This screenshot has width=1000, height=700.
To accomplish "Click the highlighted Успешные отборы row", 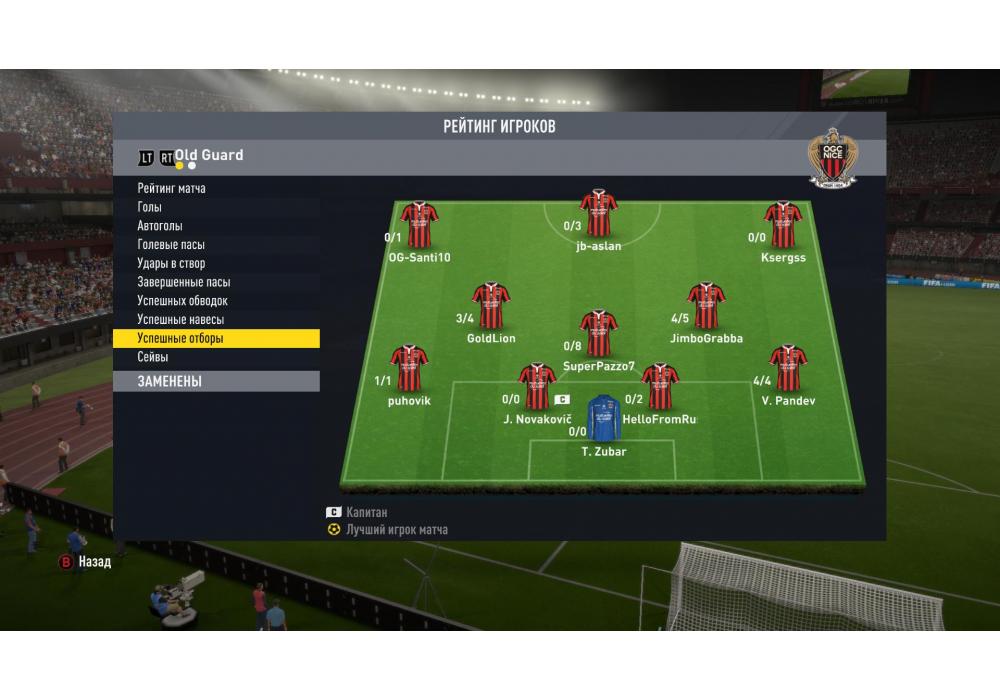I will pyautogui.click(x=215, y=339).
